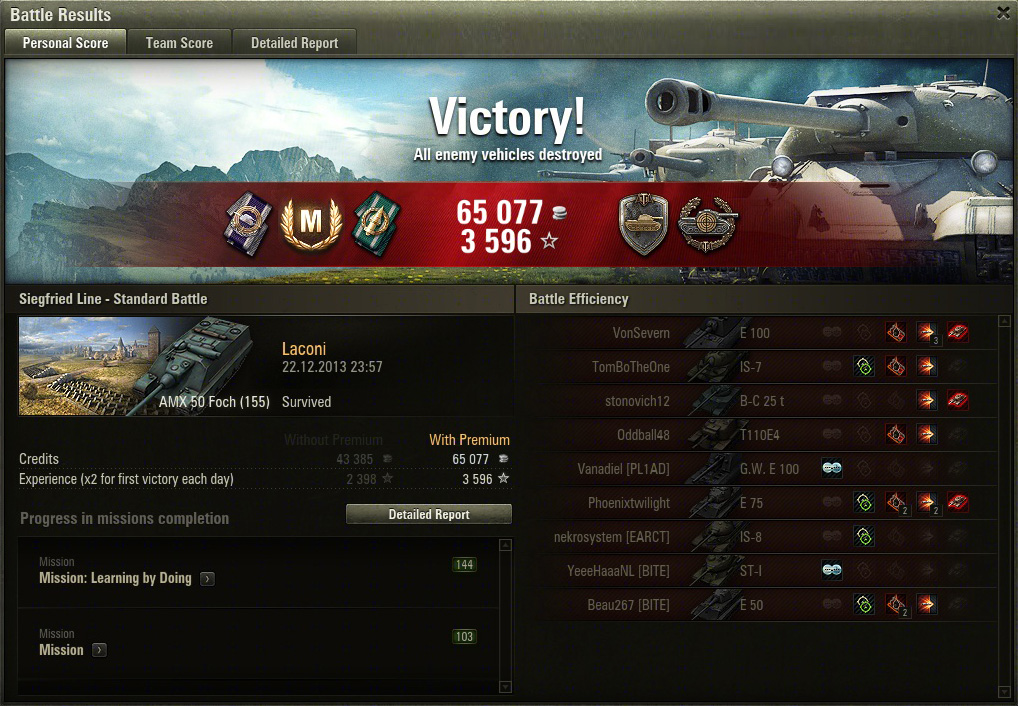This screenshot has height=706, width=1018.
Task: Close the Battle Results window
Action: click(x=1003, y=13)
